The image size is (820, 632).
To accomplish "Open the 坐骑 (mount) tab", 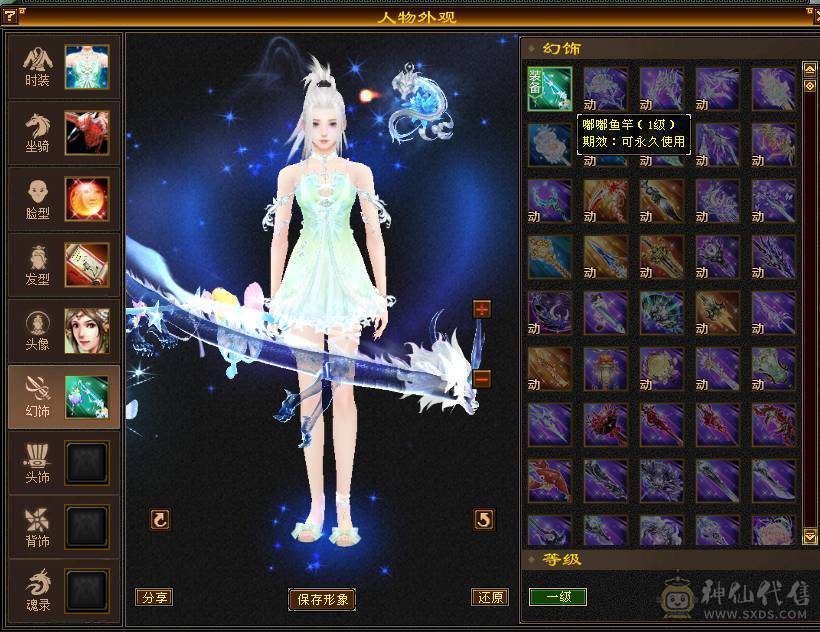I will (64, 133).
